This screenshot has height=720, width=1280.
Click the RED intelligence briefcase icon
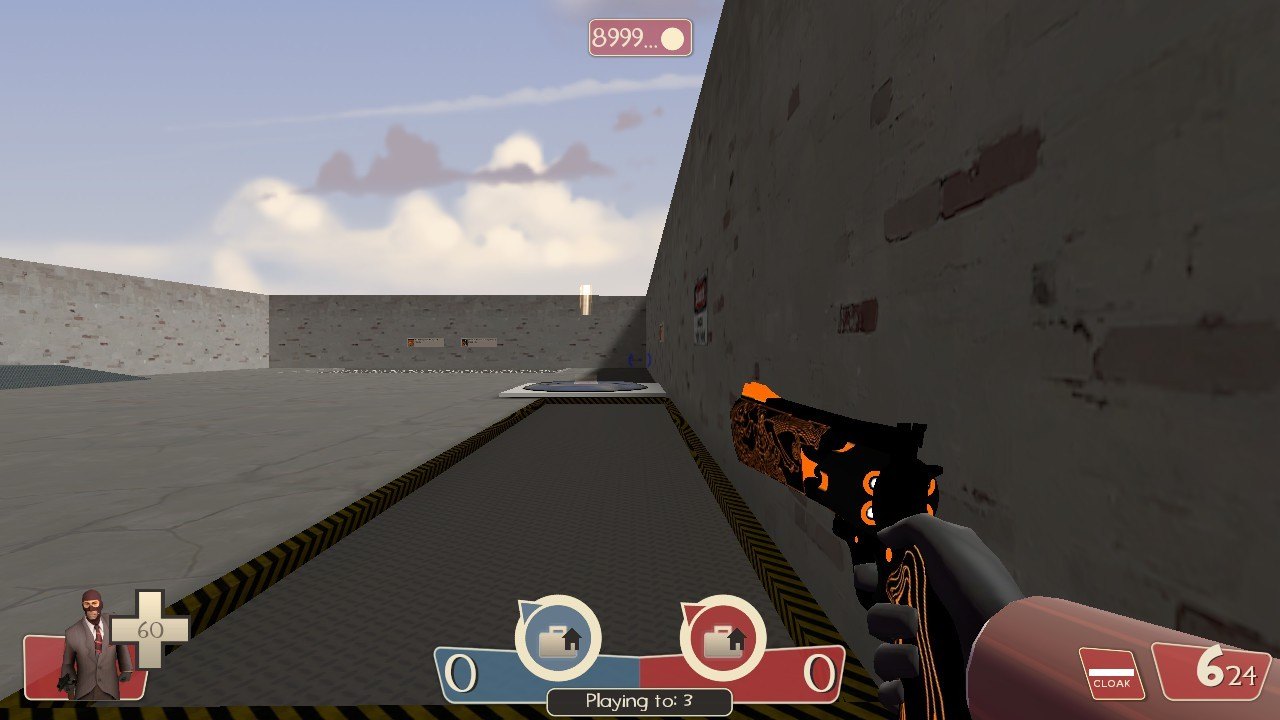(x=722, y=640)
